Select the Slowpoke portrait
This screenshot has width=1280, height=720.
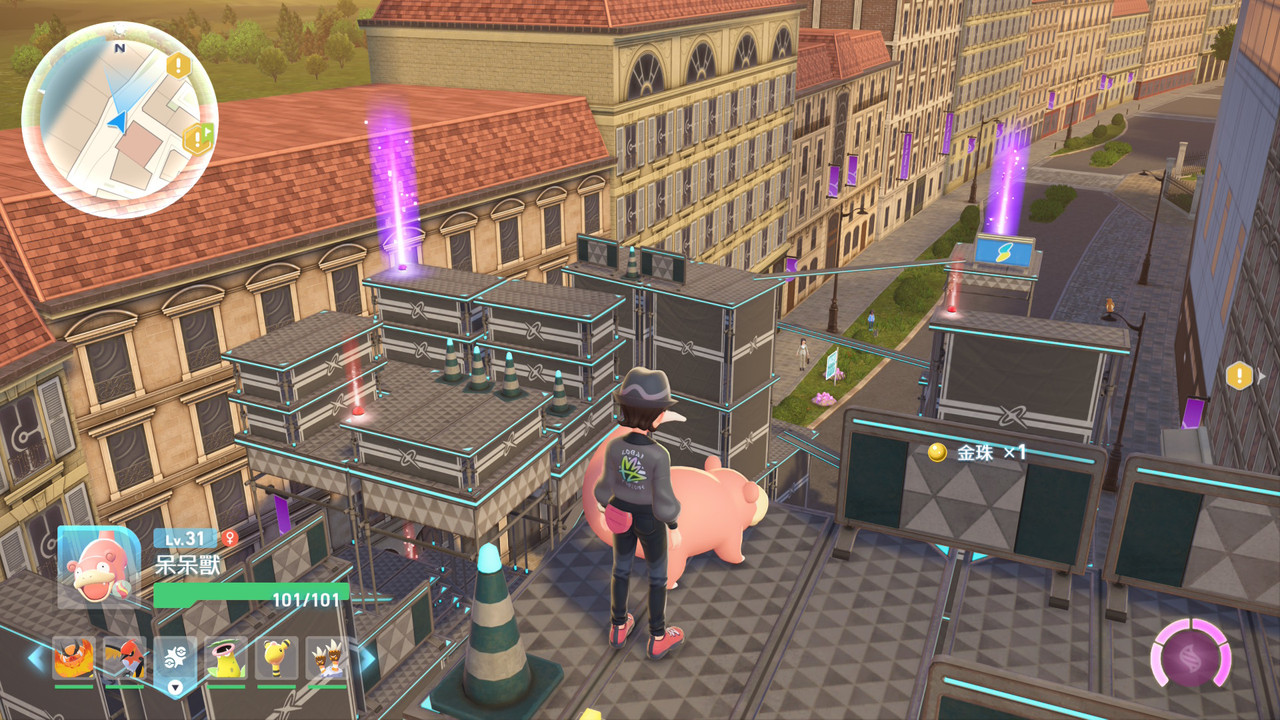point(98,566)
